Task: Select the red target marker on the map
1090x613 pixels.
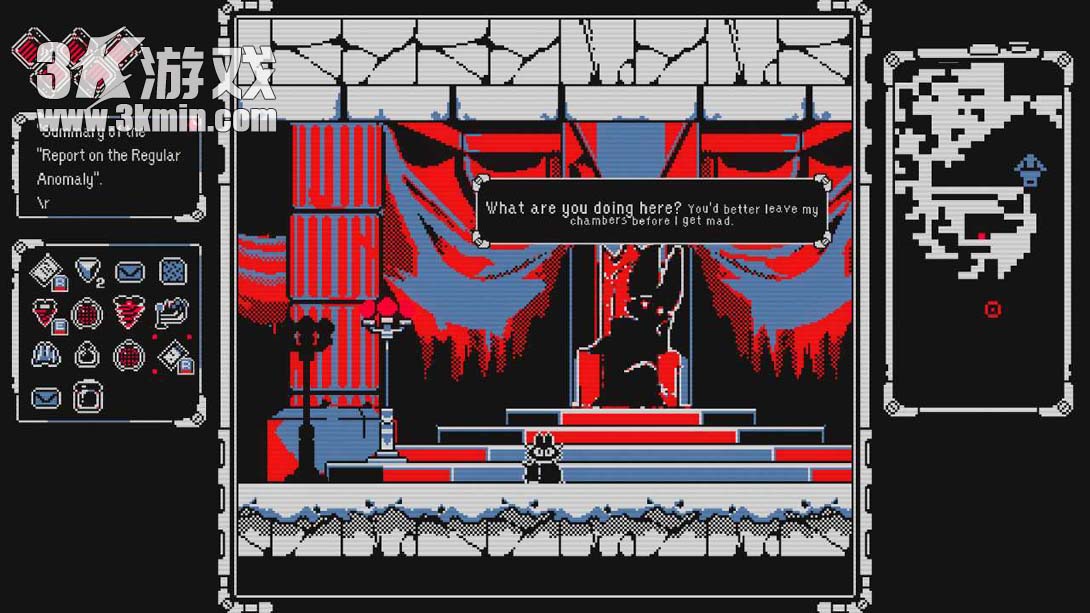Action: coord(992,309)
